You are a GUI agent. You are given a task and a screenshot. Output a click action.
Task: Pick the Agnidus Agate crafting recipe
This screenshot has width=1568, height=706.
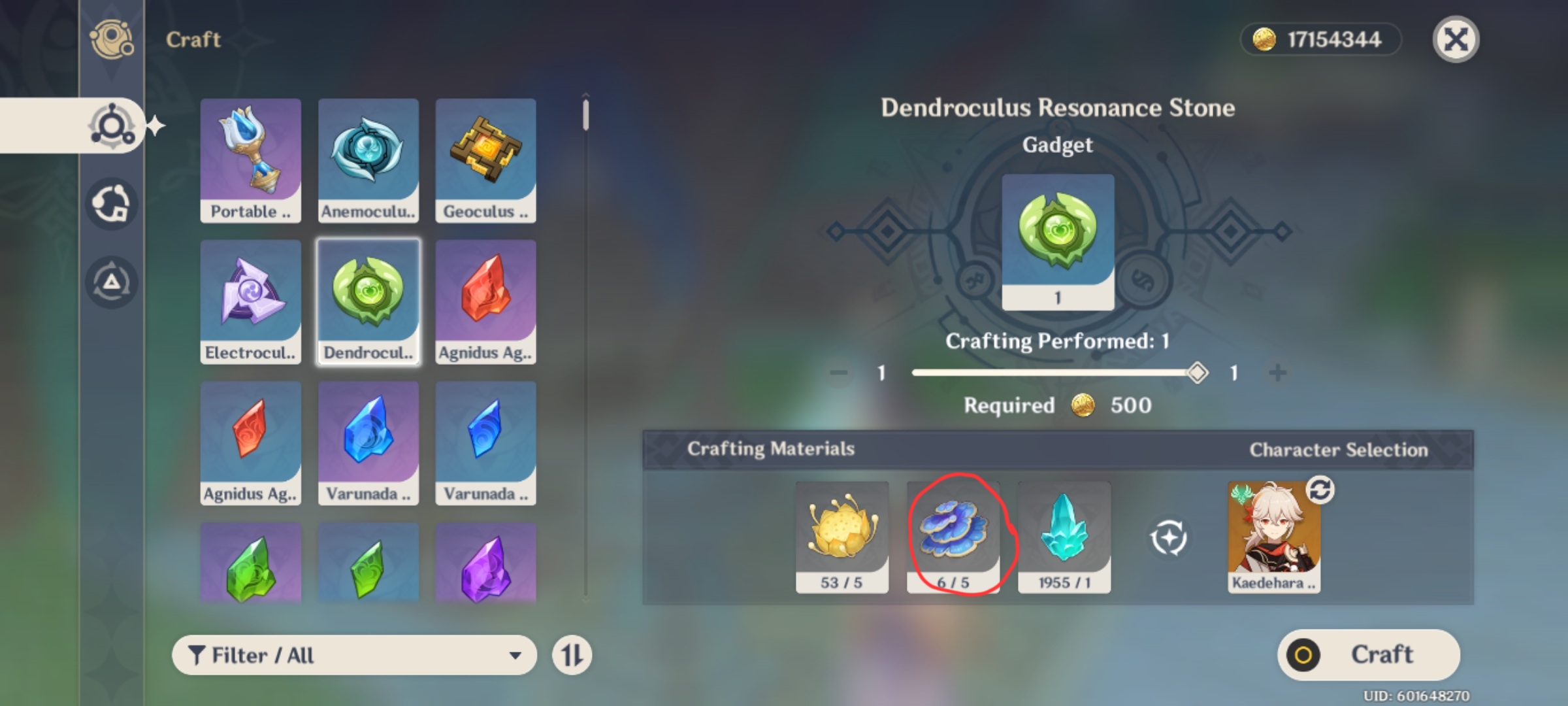(x=485, y=299)
